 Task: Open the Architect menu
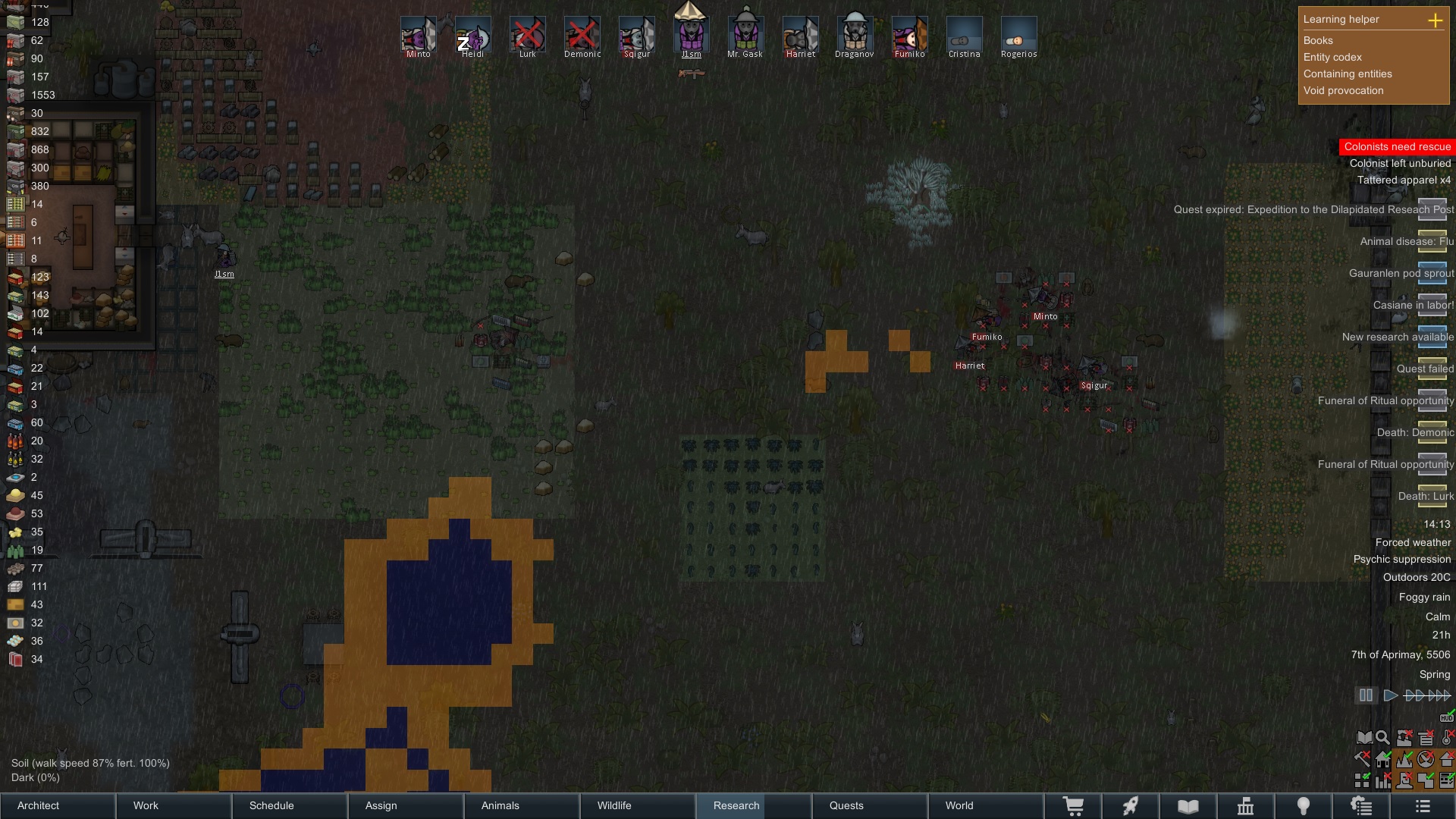(x=58, y=805)
